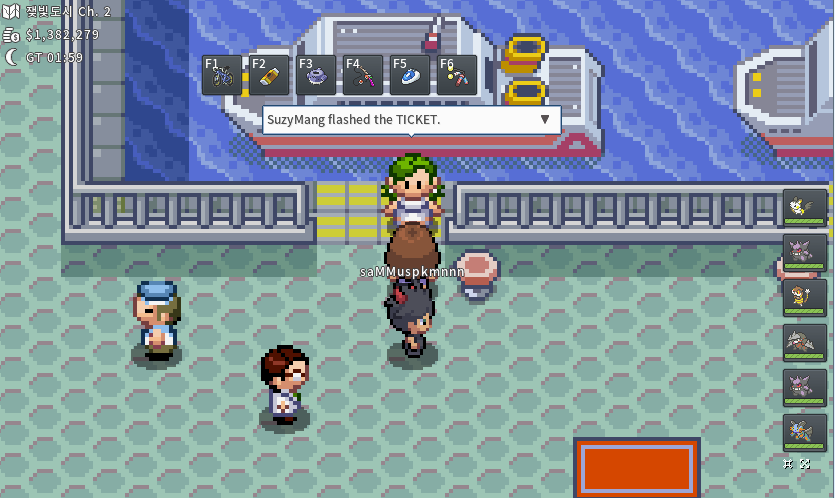Equip the fishing rod in slot F4
Image resolution: width=835 pixels, height=498 pixels.
363,75
